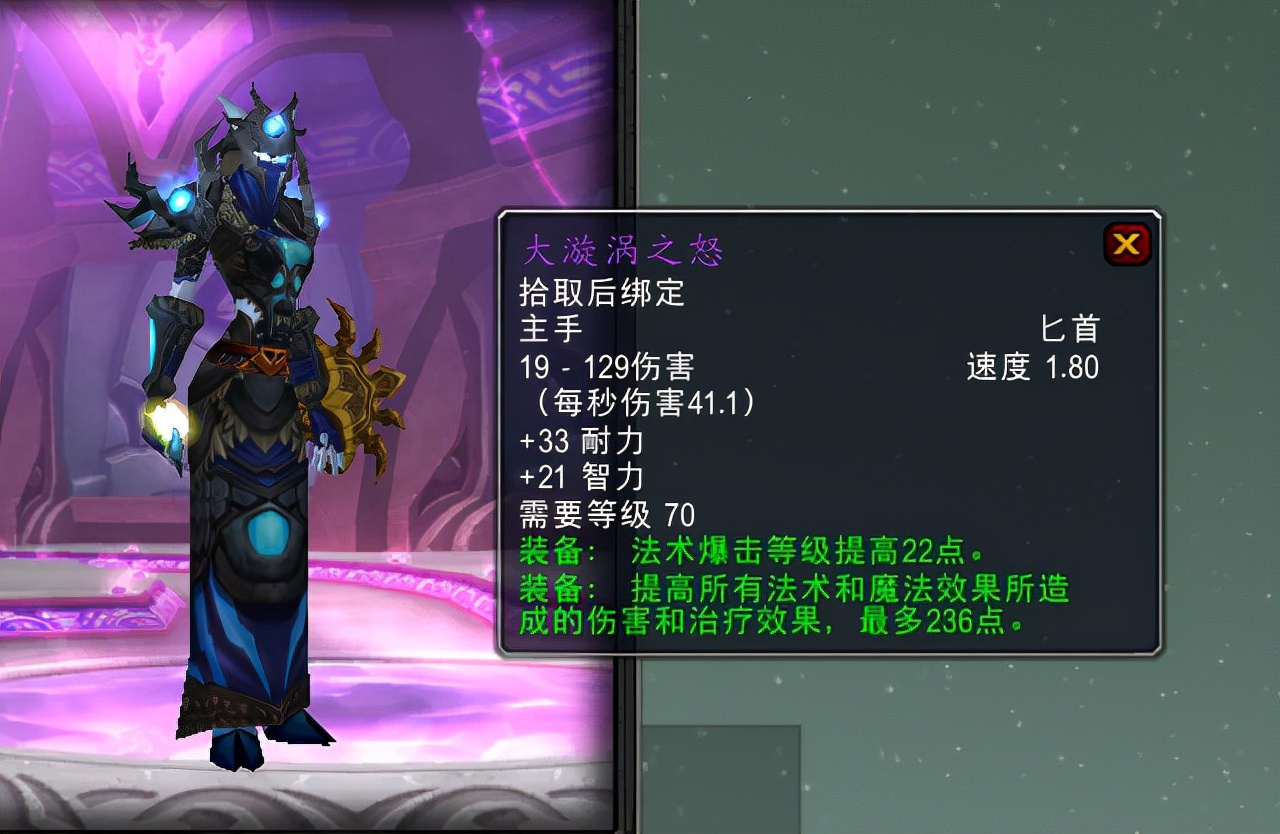Image resolution: width=1280 pixels, height=834 pixels.
Task: Click the +33 耐力 stamina stat
Action: [x=580, y=441]
